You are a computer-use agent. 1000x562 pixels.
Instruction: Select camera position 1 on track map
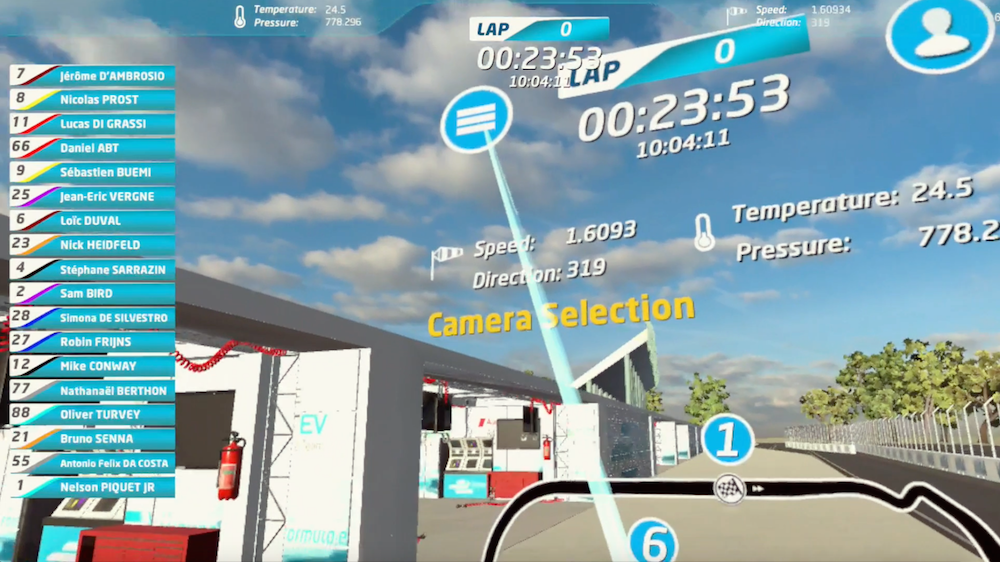(x=727, y=440)
